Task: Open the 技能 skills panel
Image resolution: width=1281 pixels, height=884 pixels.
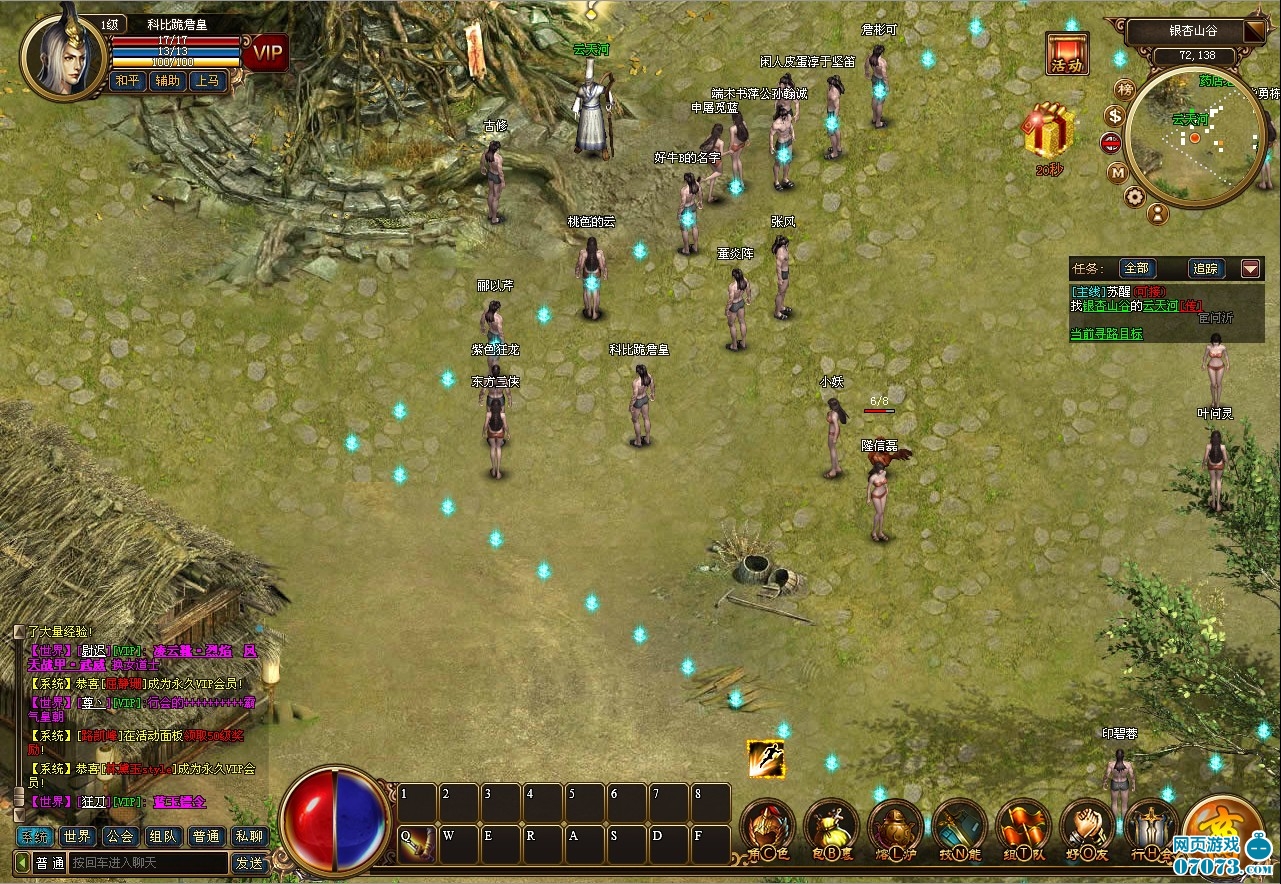Action: 960,828
